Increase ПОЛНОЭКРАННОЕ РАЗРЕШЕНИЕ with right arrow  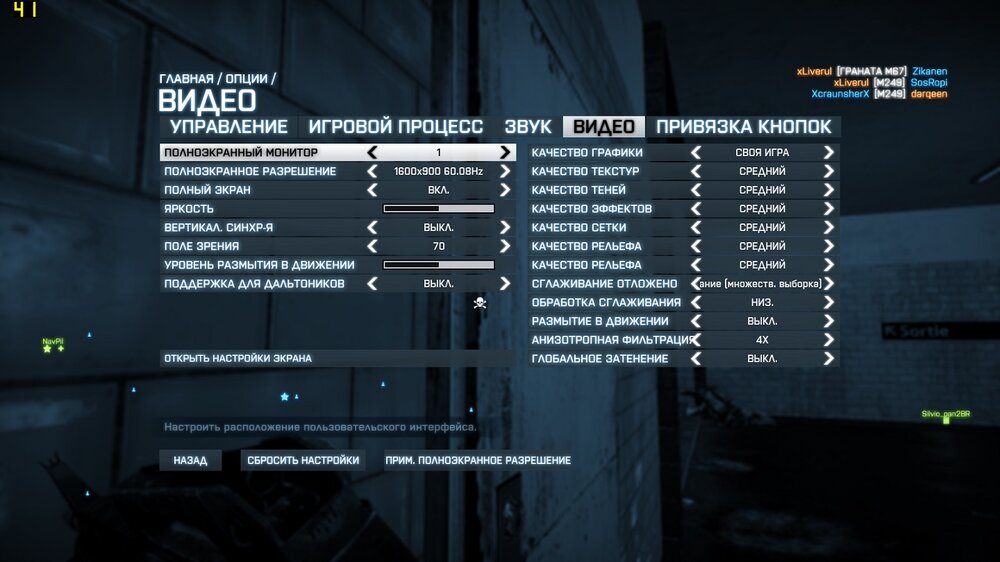click(505, 172)
